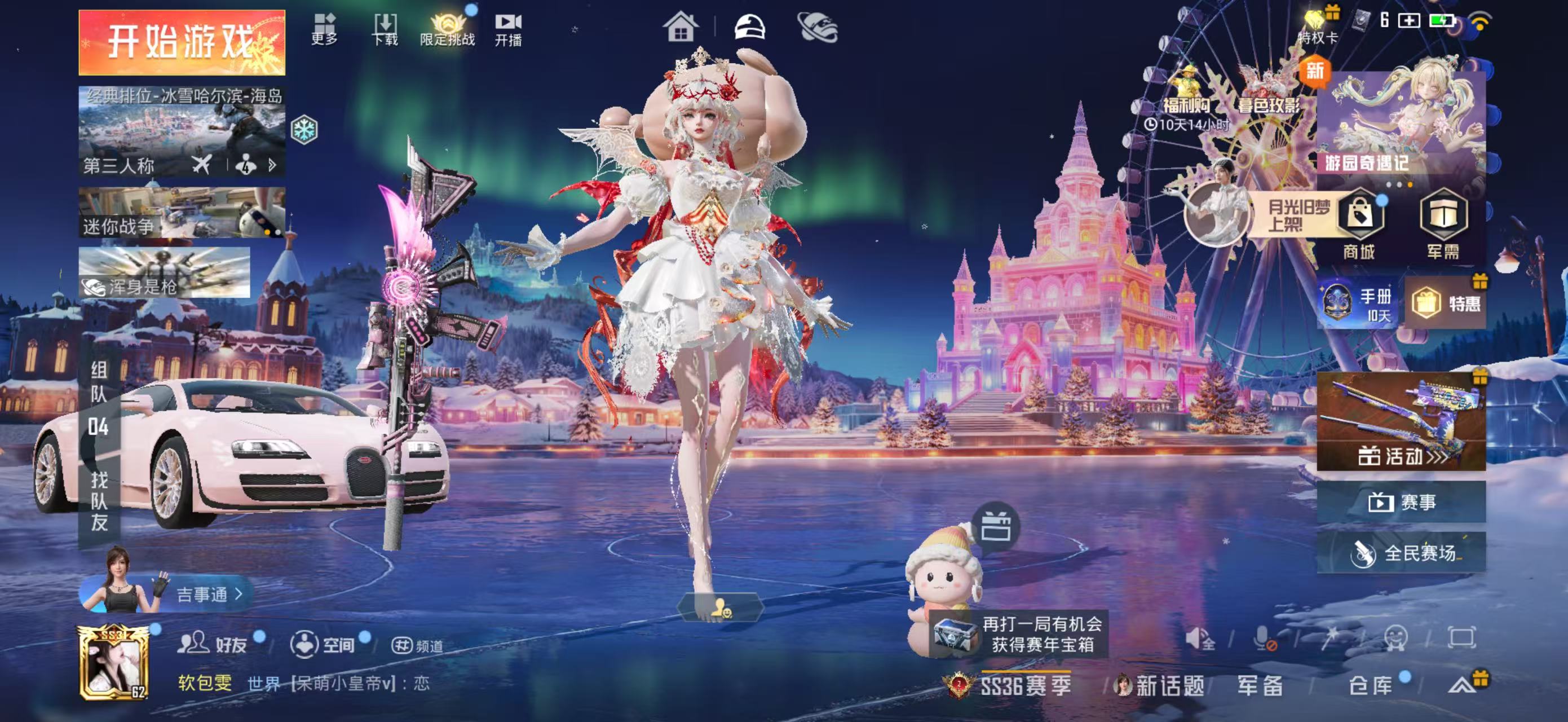Open the 空间 personal space
Viewport: 1568px width, 722px height.
(x=323, y=644)
